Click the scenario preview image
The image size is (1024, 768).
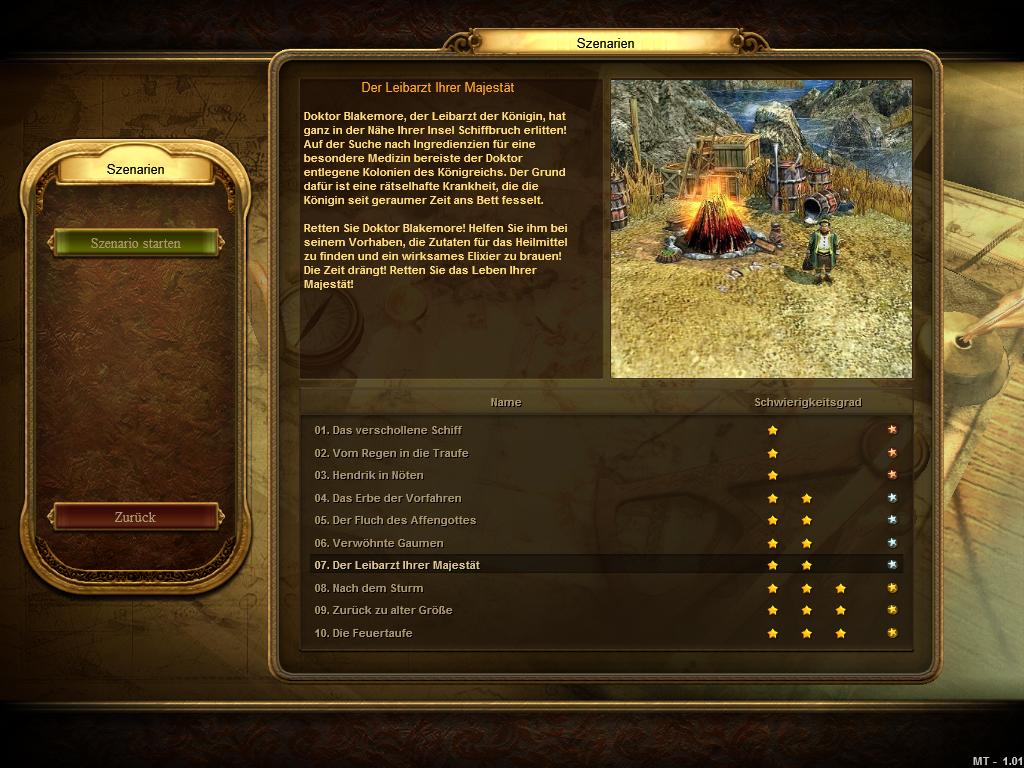[x=761, y=229]
